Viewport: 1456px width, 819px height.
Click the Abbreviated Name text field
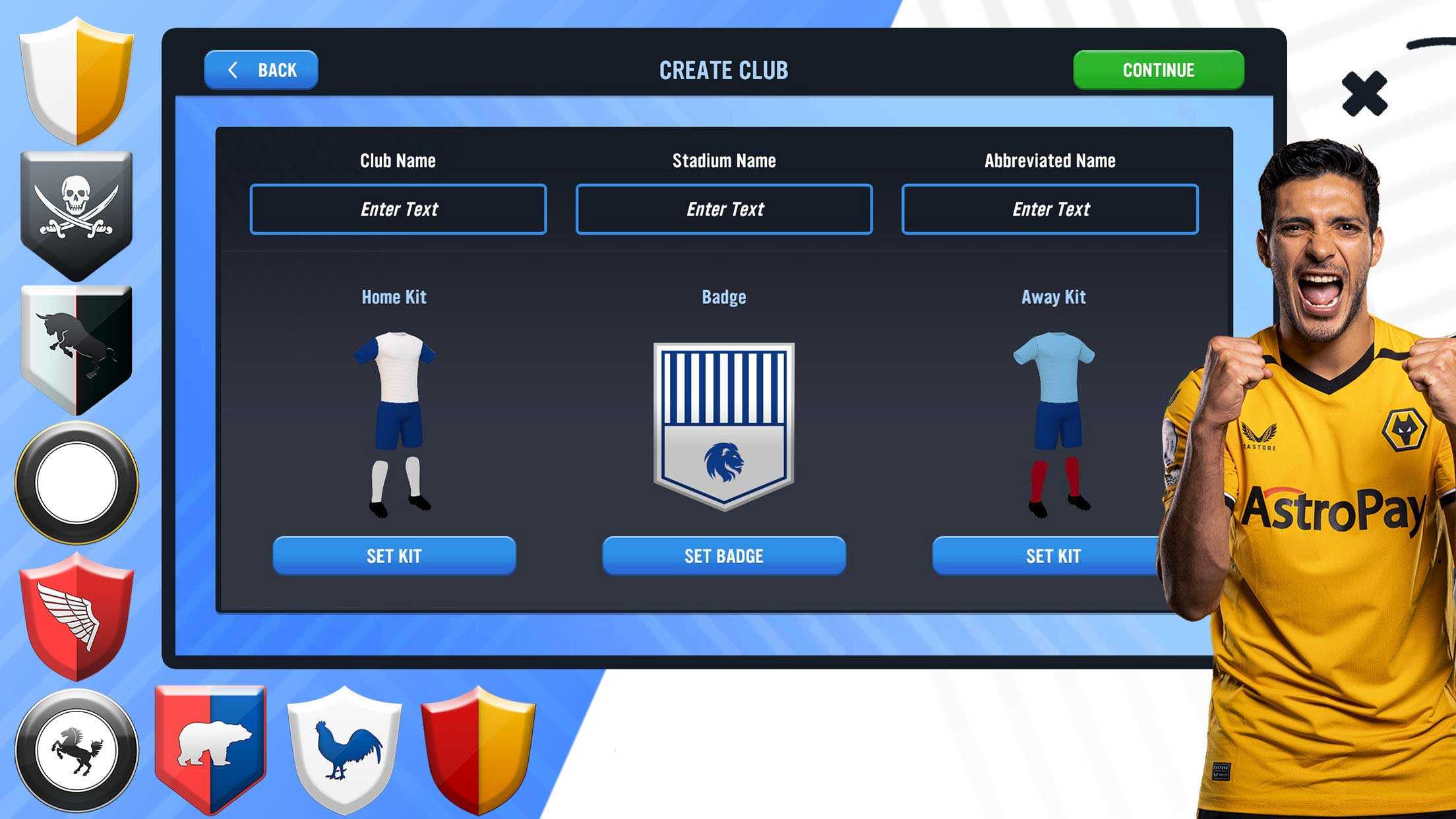[1049, 209]
